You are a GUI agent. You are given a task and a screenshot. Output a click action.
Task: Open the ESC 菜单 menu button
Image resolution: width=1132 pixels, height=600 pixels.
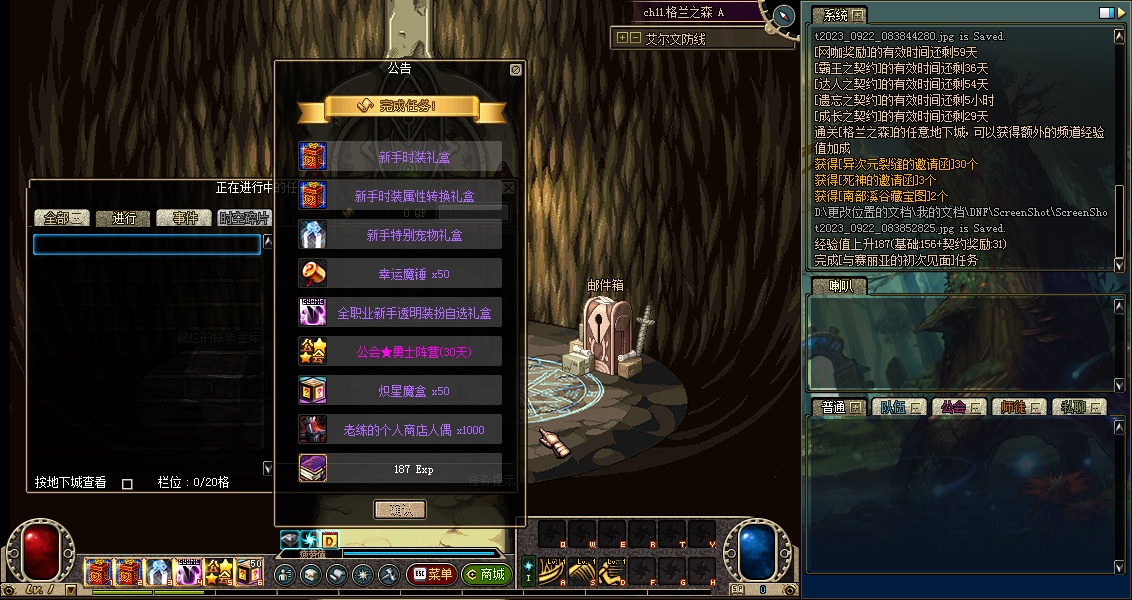pos(431,575)
